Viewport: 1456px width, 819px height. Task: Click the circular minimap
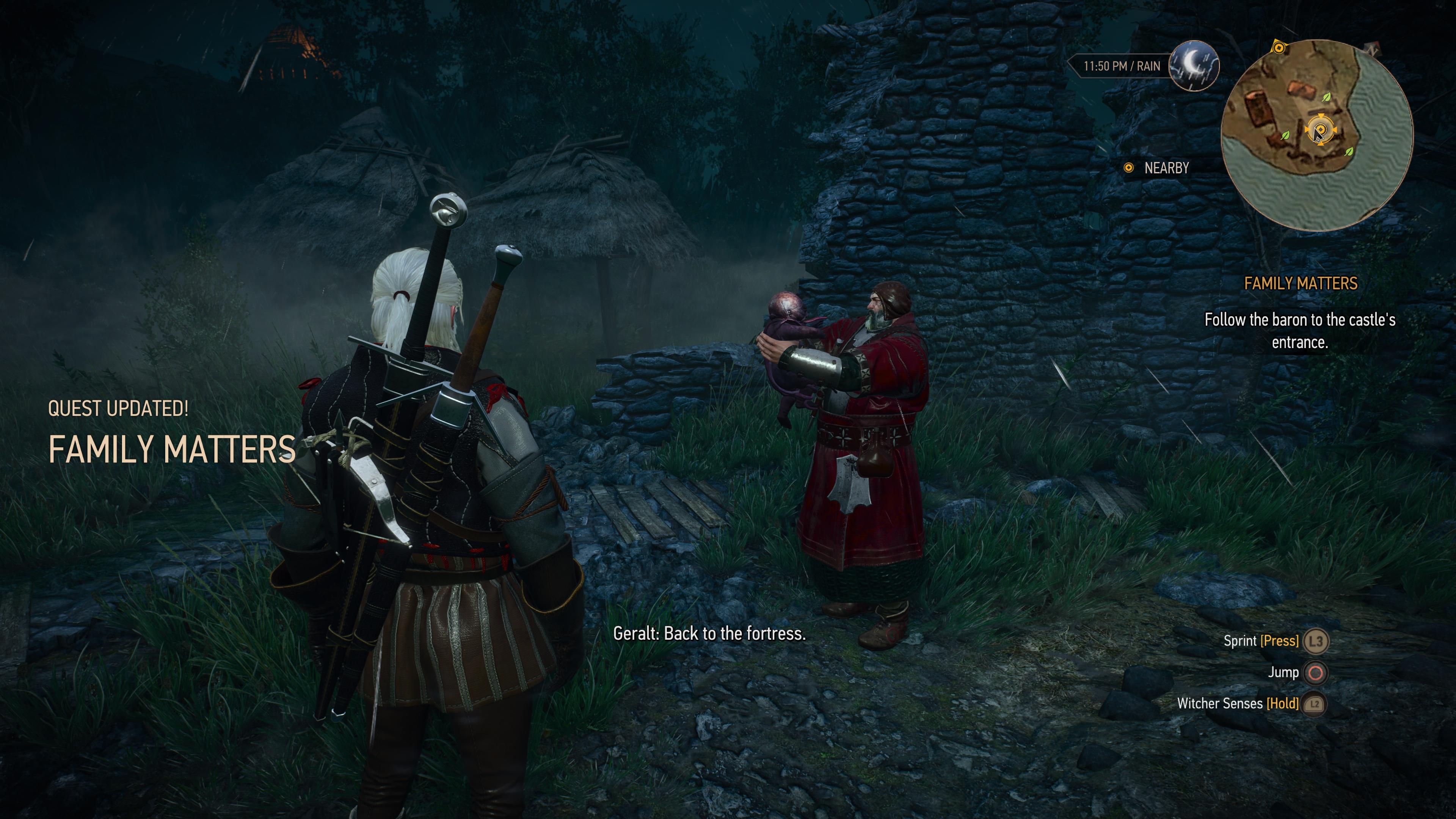tap(1316, 136)
